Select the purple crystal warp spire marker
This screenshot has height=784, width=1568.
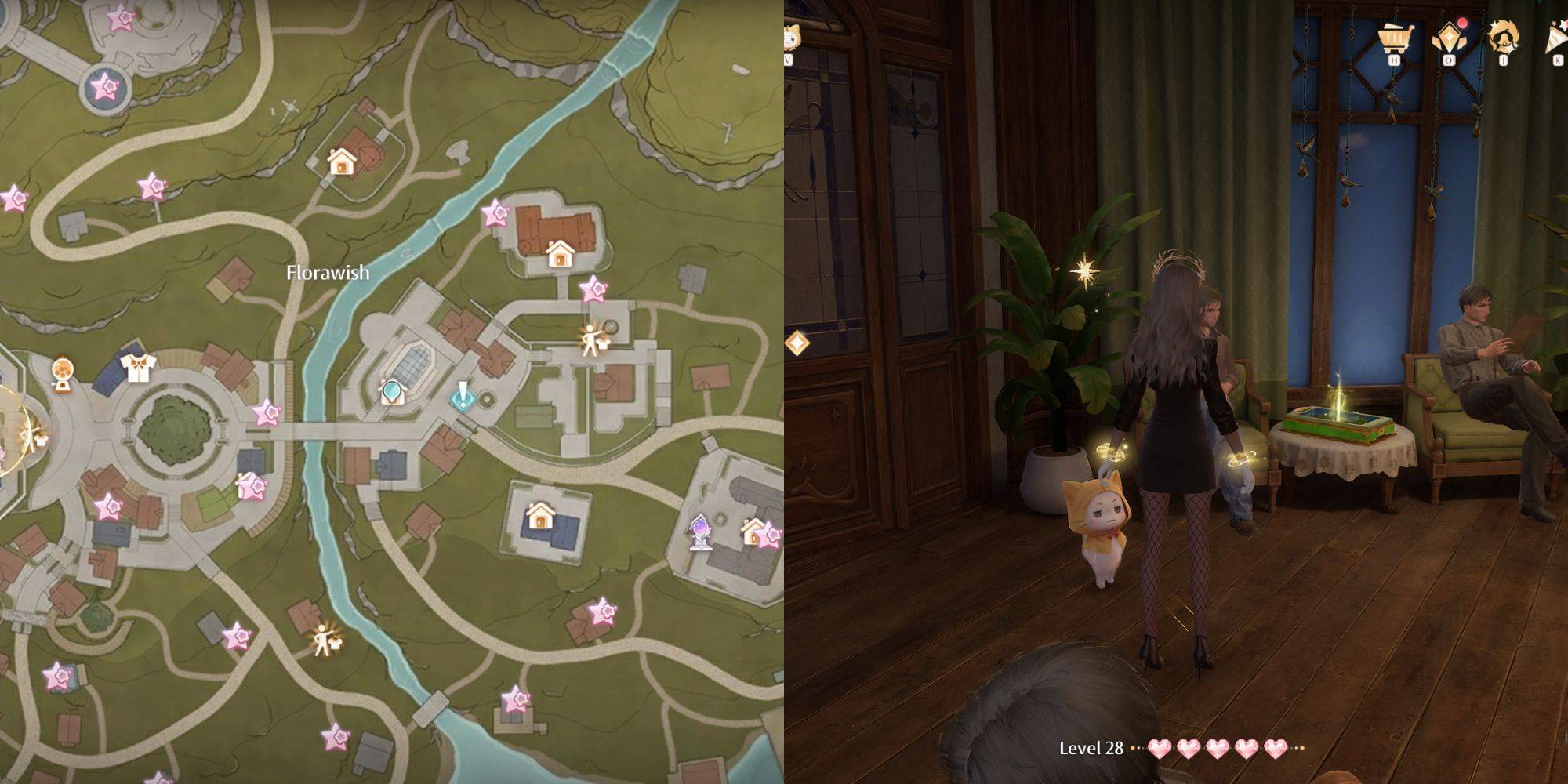pos(700,532)
